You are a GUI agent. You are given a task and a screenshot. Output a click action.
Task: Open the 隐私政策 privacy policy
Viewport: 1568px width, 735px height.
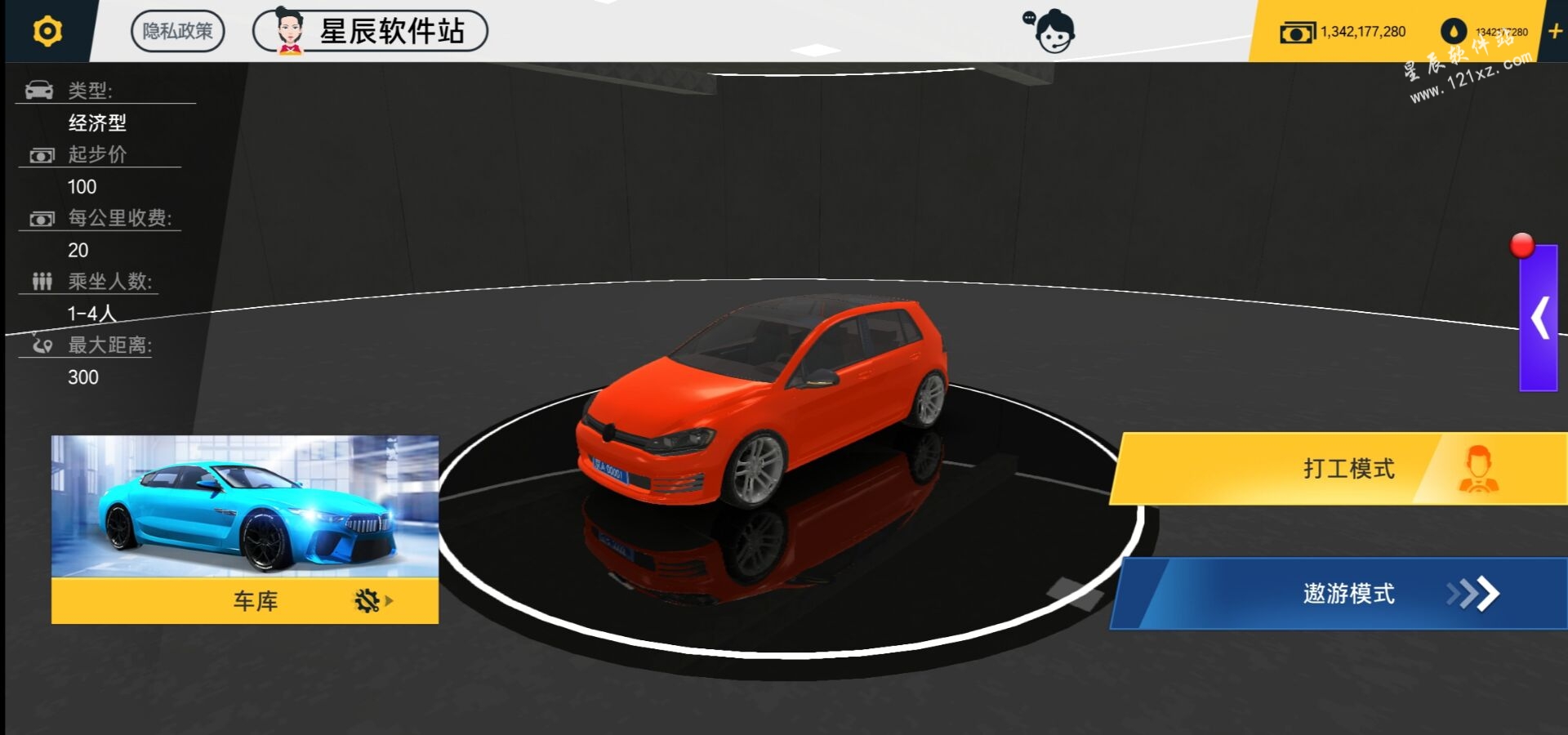tap(177, 32)
